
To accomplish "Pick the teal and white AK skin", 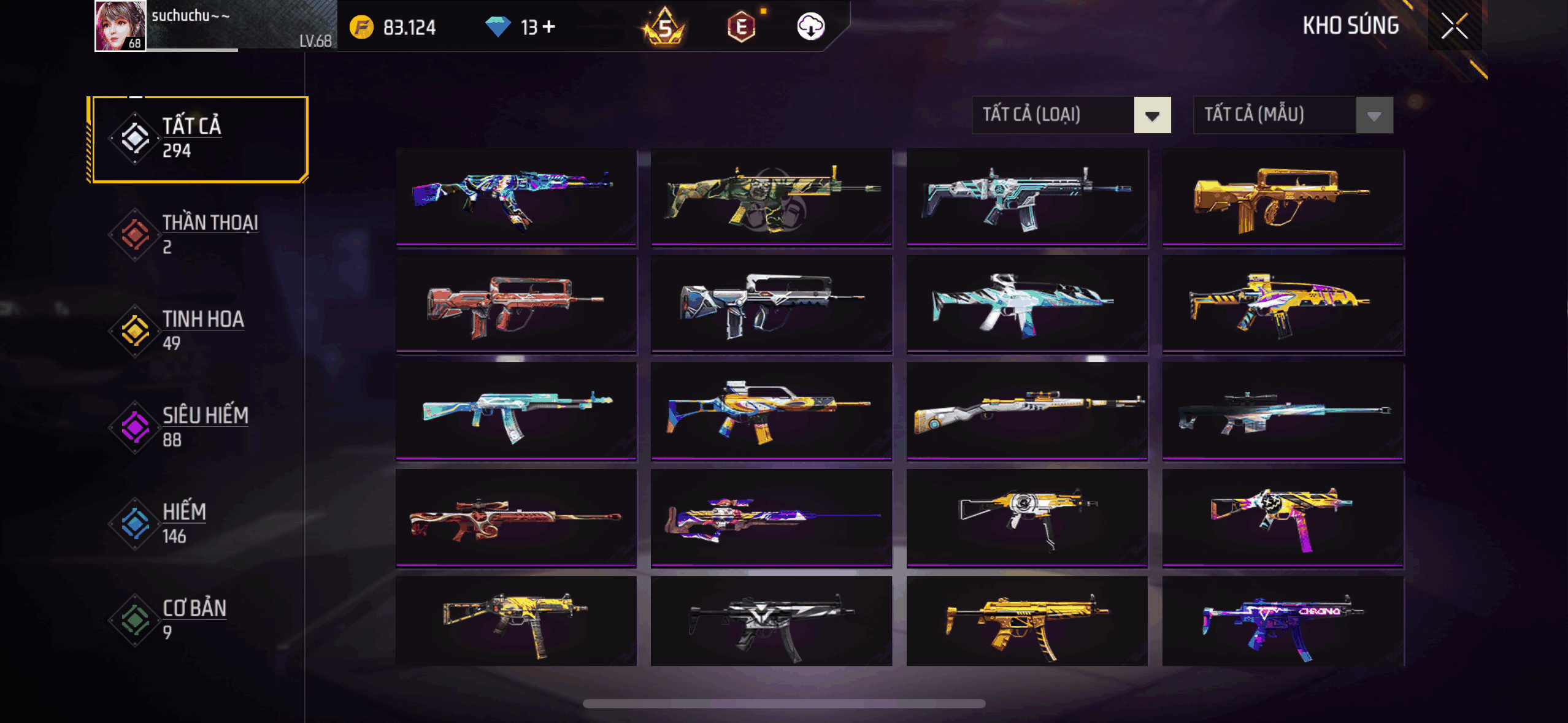I will (516, 411).
